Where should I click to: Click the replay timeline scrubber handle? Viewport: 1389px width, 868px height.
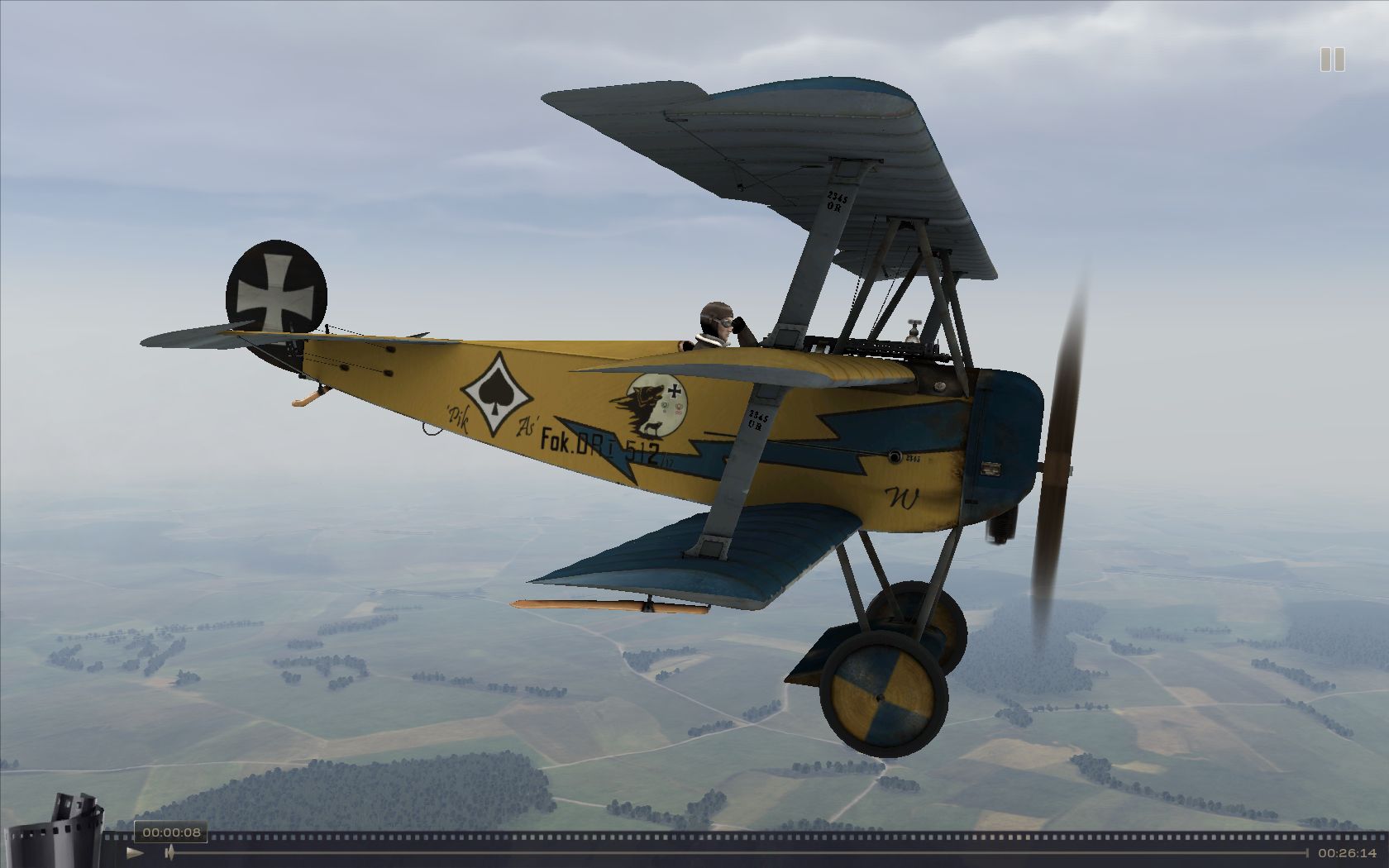pyautogui.click(x=169, y=852)
